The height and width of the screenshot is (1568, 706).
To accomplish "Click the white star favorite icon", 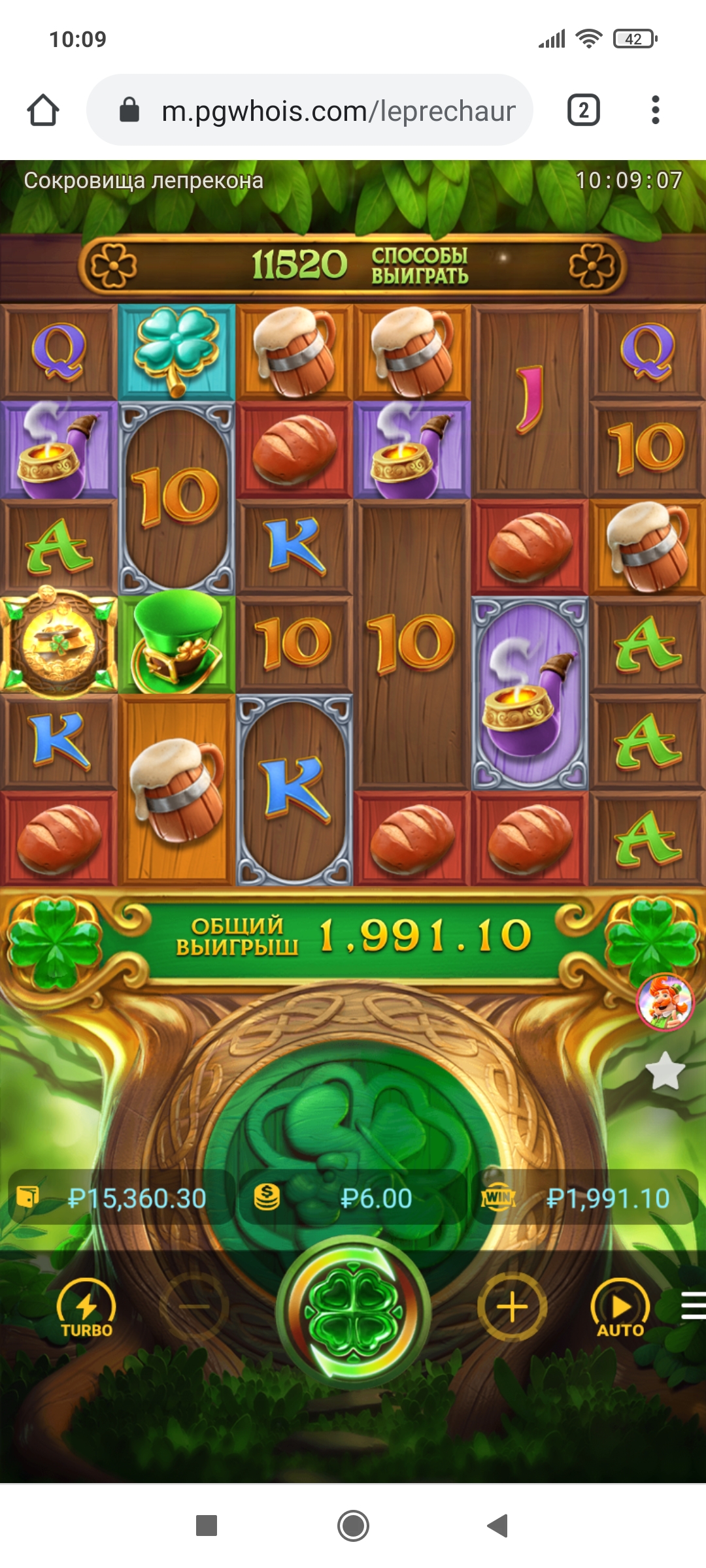I will (665, 1071).
